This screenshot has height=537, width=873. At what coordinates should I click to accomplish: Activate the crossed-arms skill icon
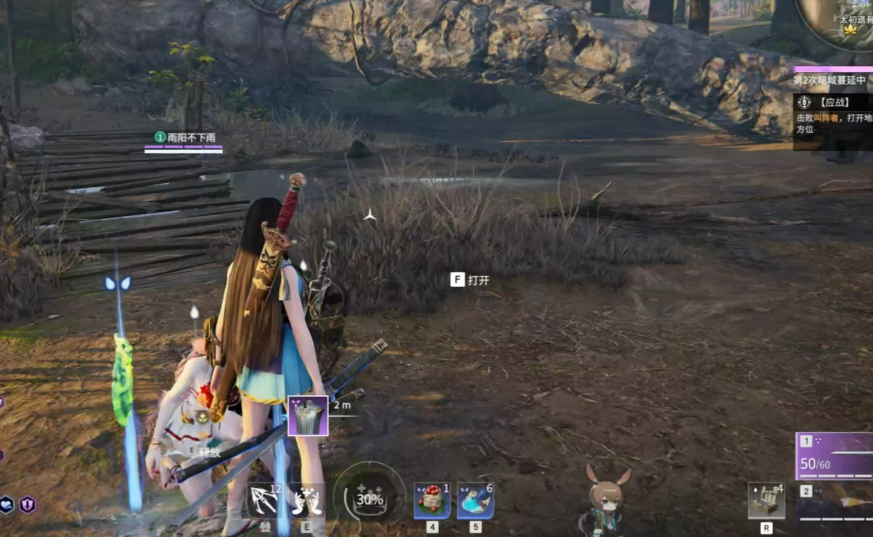click(x=304, y=499)
